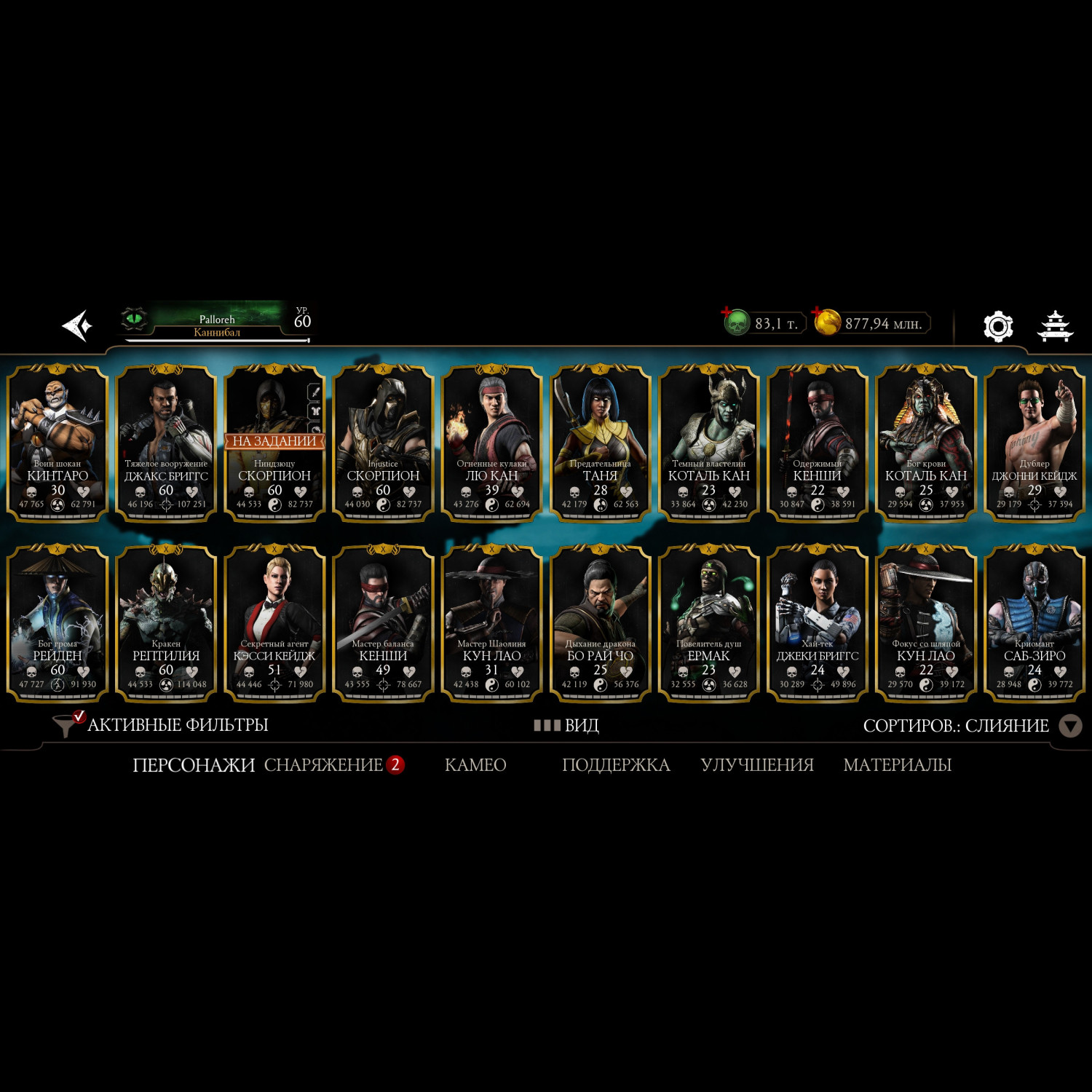Select the Johnny Cage stunt double card

(x=1034, y=443)
